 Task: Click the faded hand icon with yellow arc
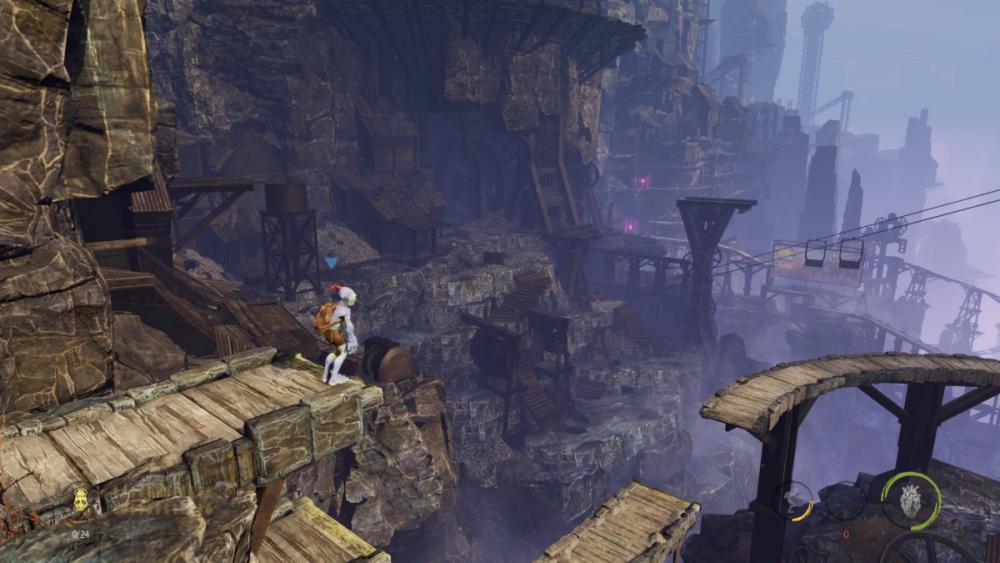797,500
